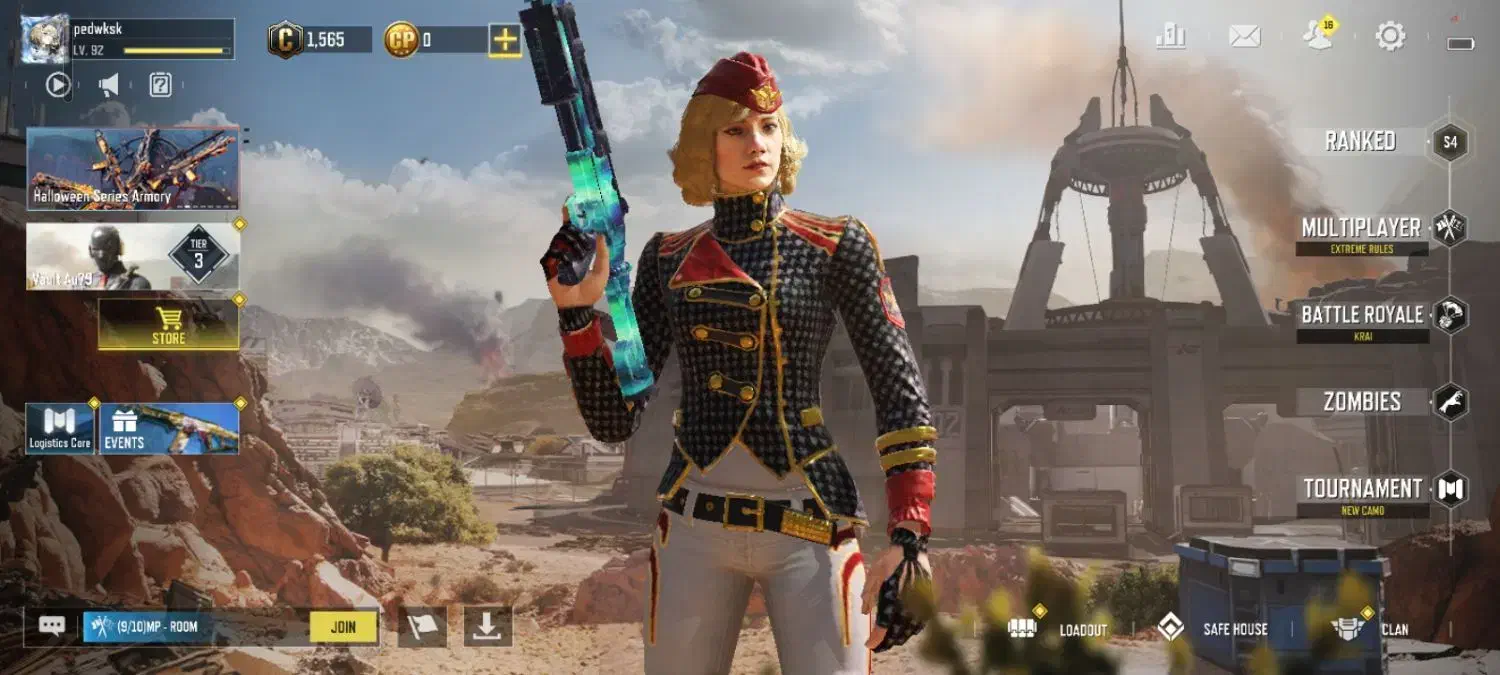This screenshot has width=1500, height=675.
Task: View the Tier 3 battle pass banner
Action: point(133,256)
